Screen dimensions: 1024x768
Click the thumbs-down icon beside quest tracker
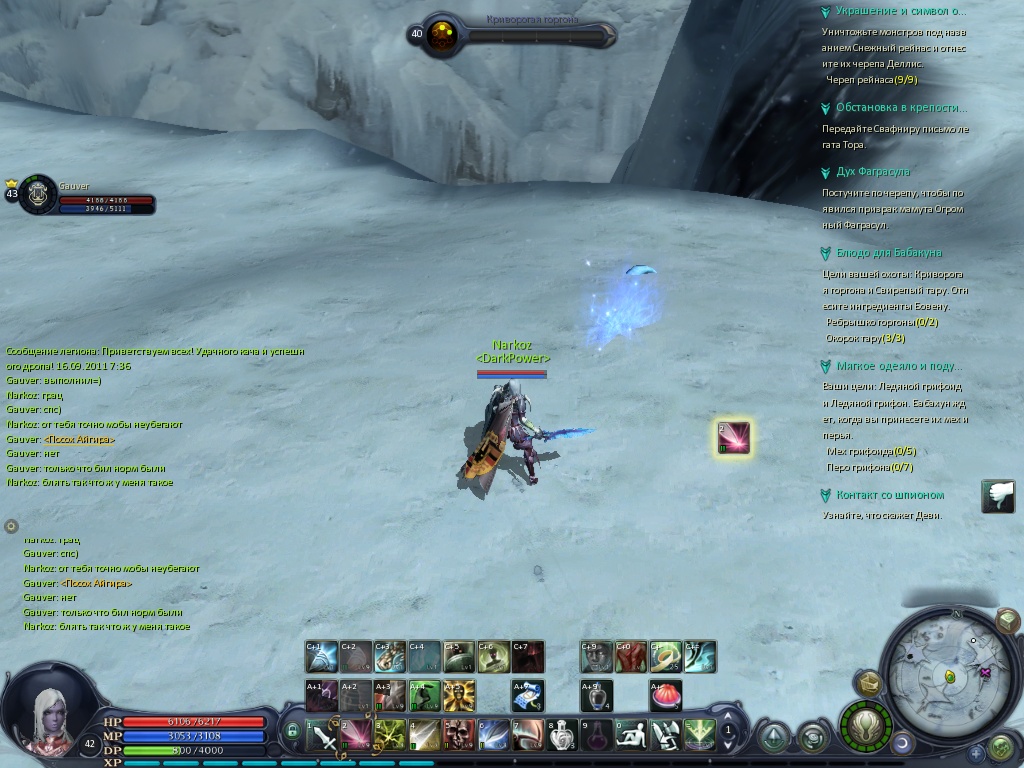[x=997, y=497]
